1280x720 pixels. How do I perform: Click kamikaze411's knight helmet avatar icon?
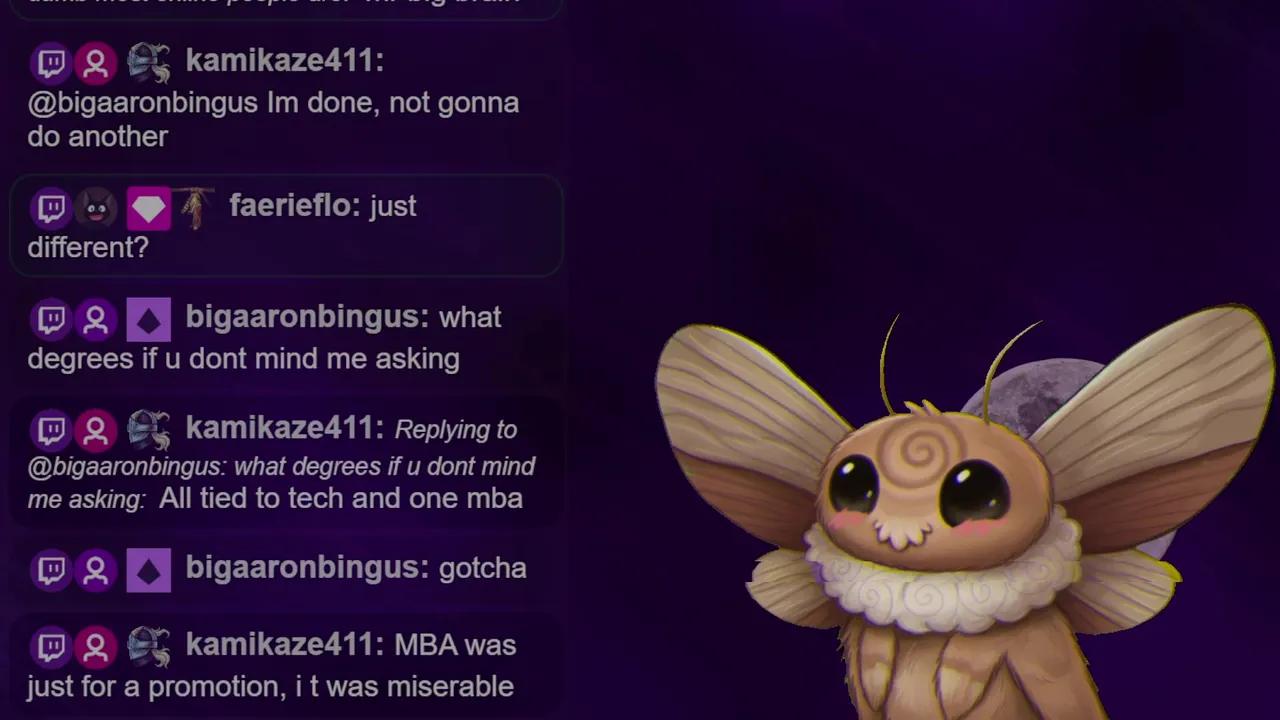point(148,62)
